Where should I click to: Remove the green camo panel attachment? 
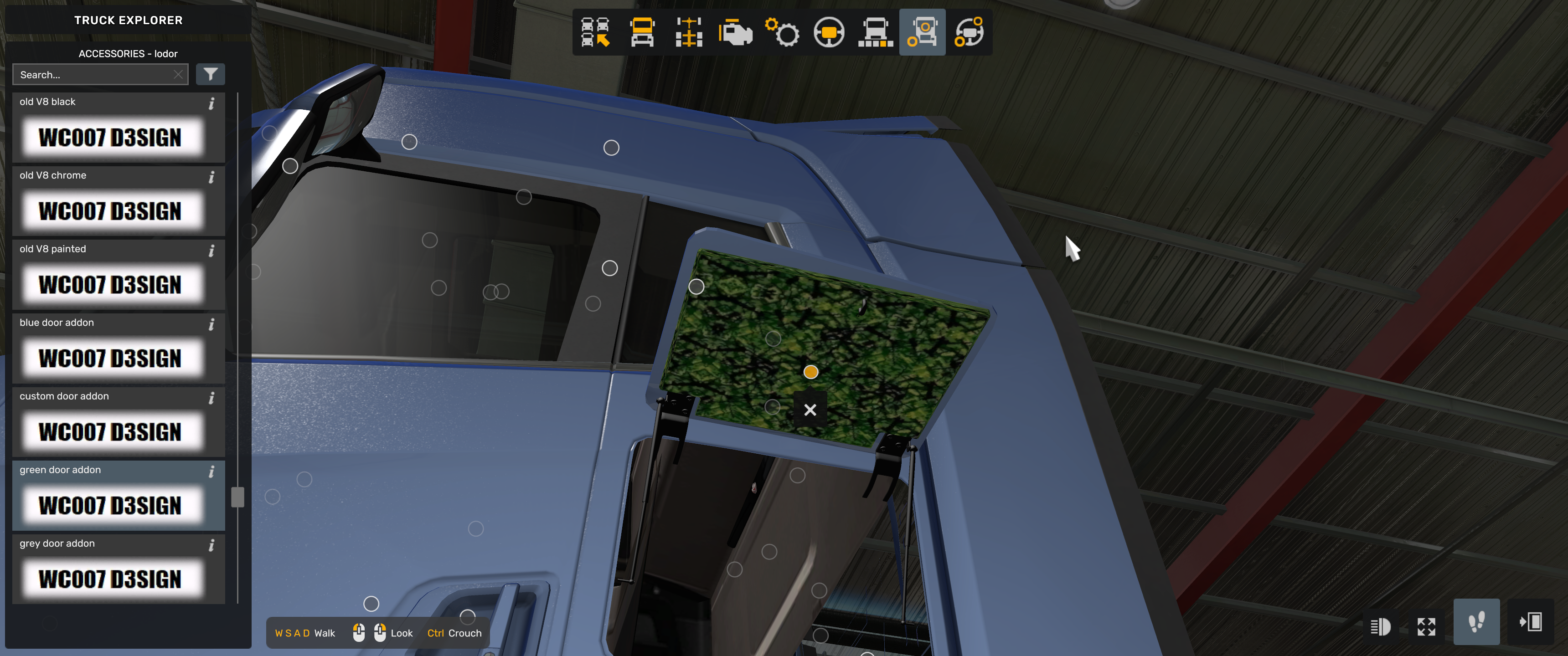(810, 410)
